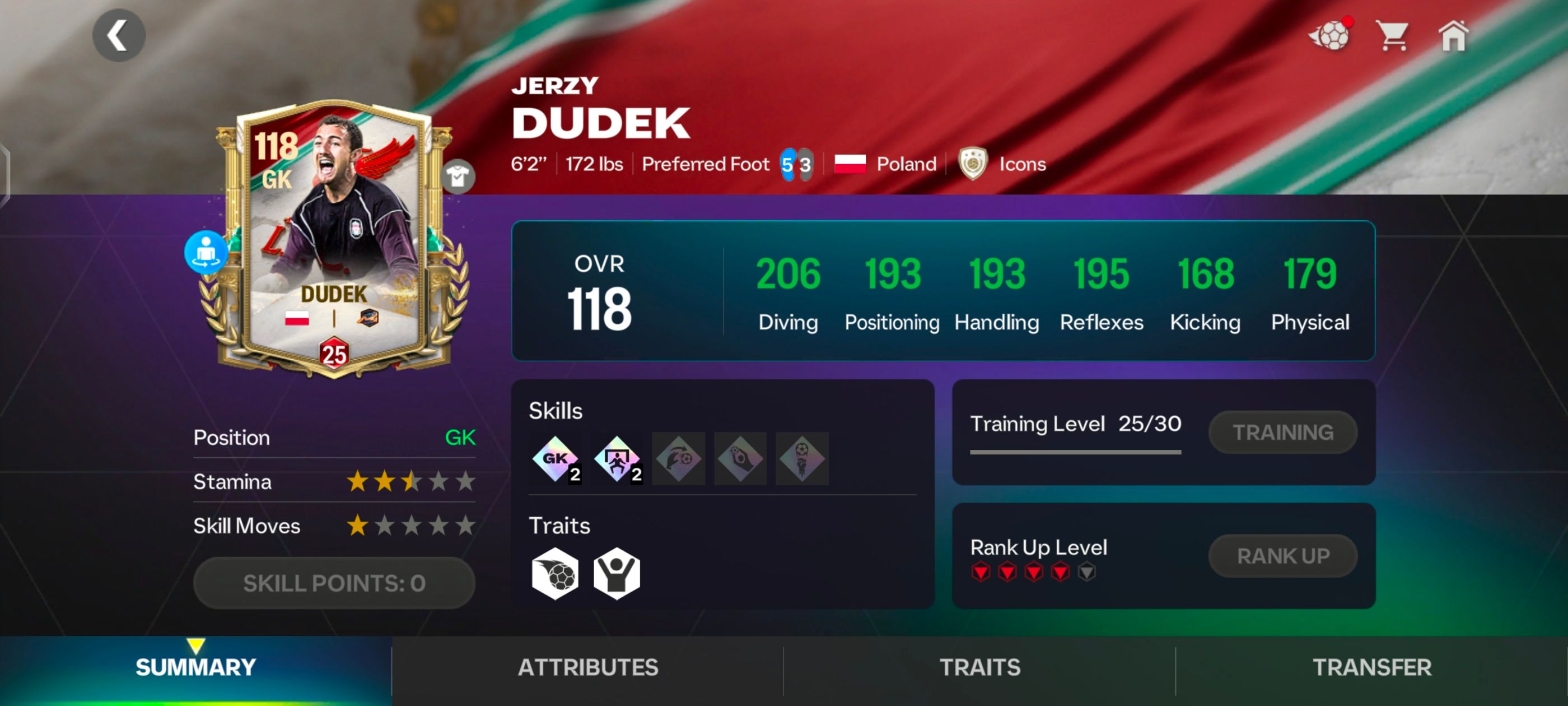The width and height of the screenshot is (1568, 706).
Task: Open the shopping cart
Action: point(1393,36)
